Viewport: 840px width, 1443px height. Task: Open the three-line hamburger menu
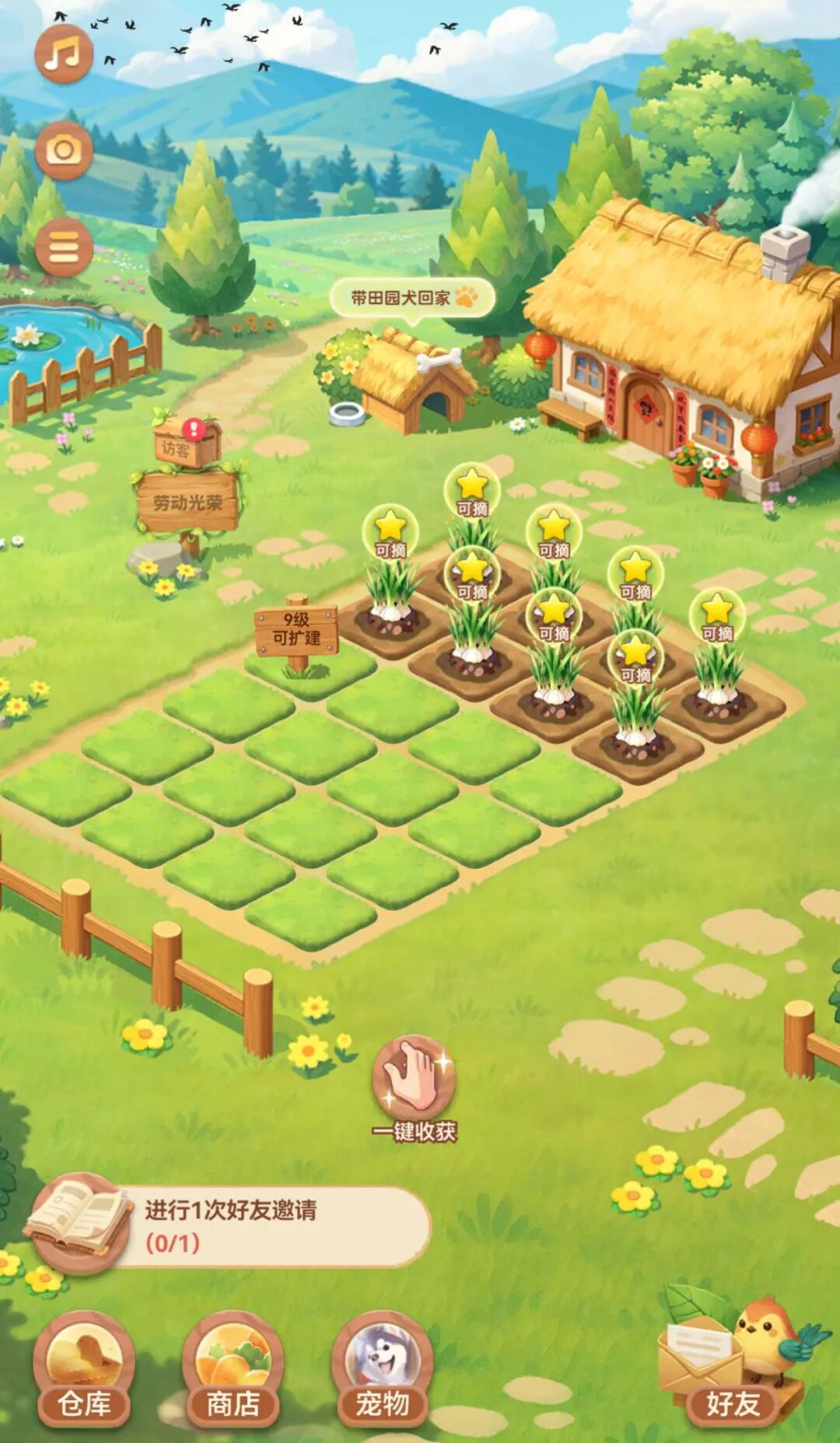64,247
